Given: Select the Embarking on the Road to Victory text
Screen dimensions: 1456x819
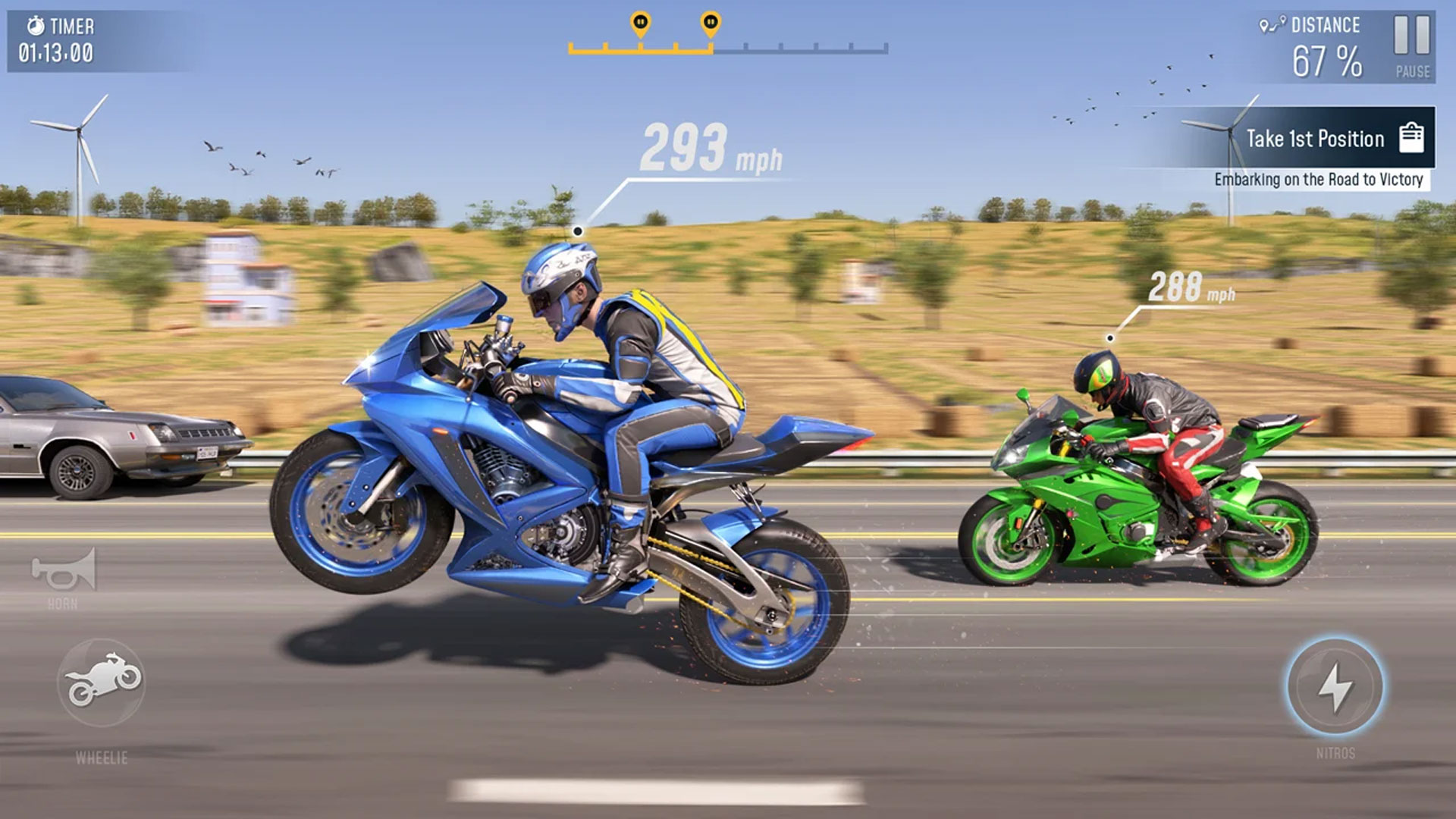Looking at the screenshot, I should coord(1319,181).
